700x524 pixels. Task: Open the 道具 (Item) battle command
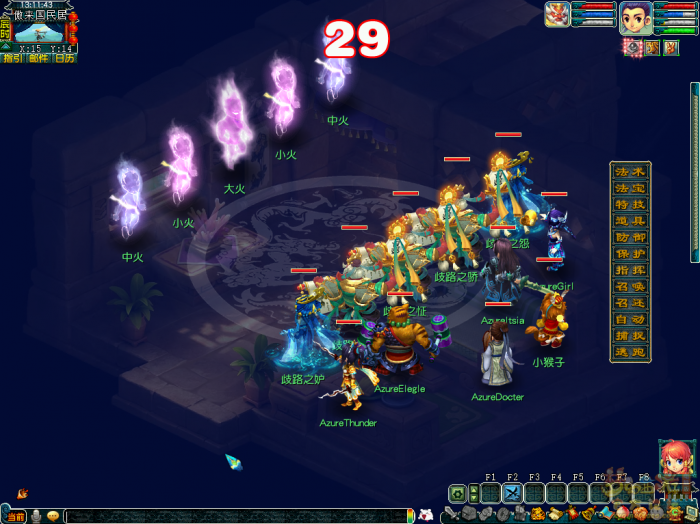click(630, 220)
